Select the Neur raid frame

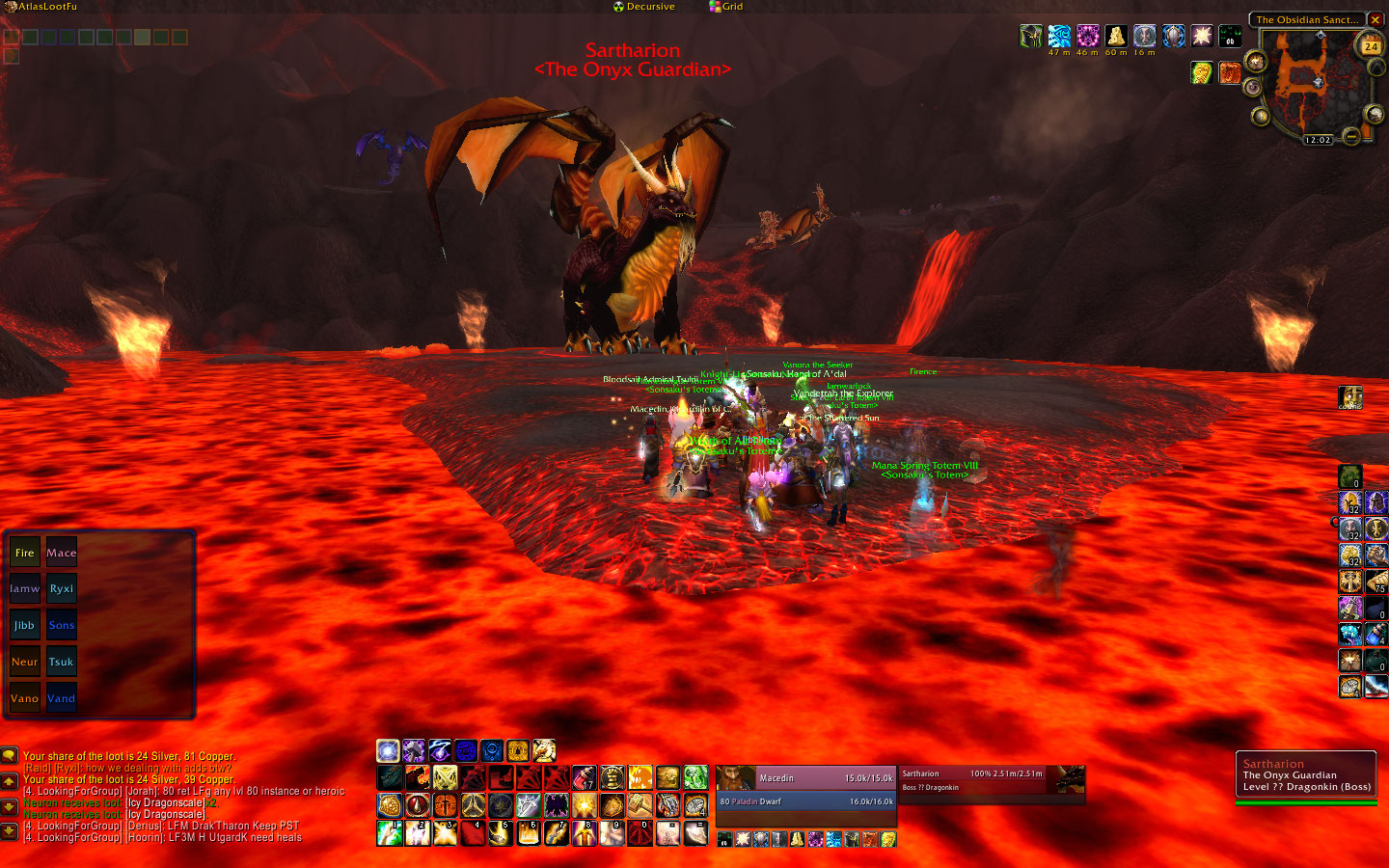click(24, 662)
